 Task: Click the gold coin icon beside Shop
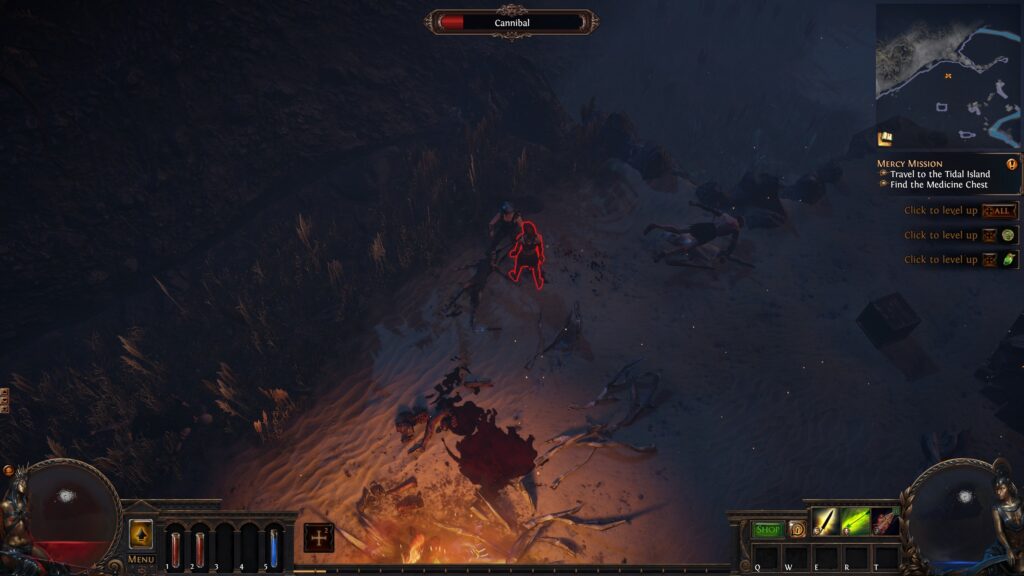click(x=797, y=529)
